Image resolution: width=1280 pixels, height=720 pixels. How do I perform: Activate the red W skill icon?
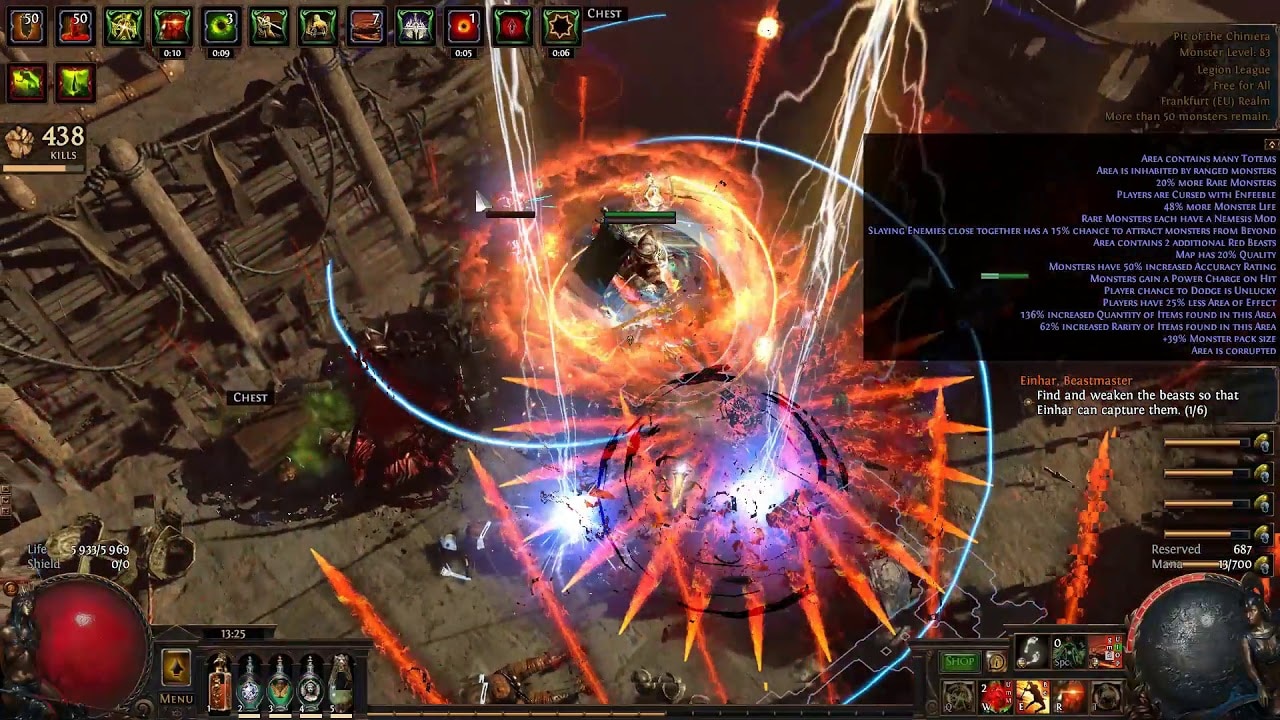995,695
